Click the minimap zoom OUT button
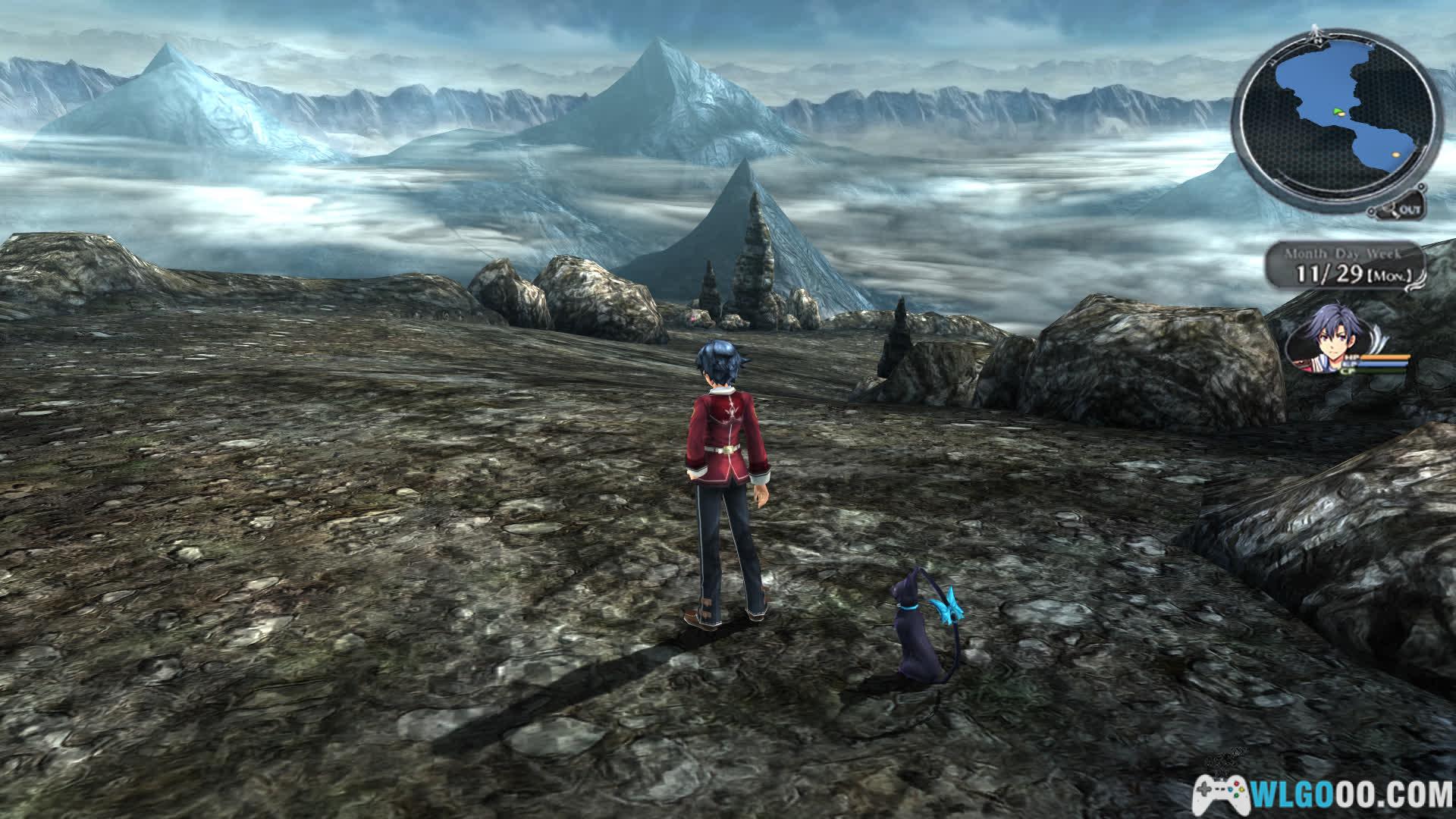 click(x=1406, y=208)
